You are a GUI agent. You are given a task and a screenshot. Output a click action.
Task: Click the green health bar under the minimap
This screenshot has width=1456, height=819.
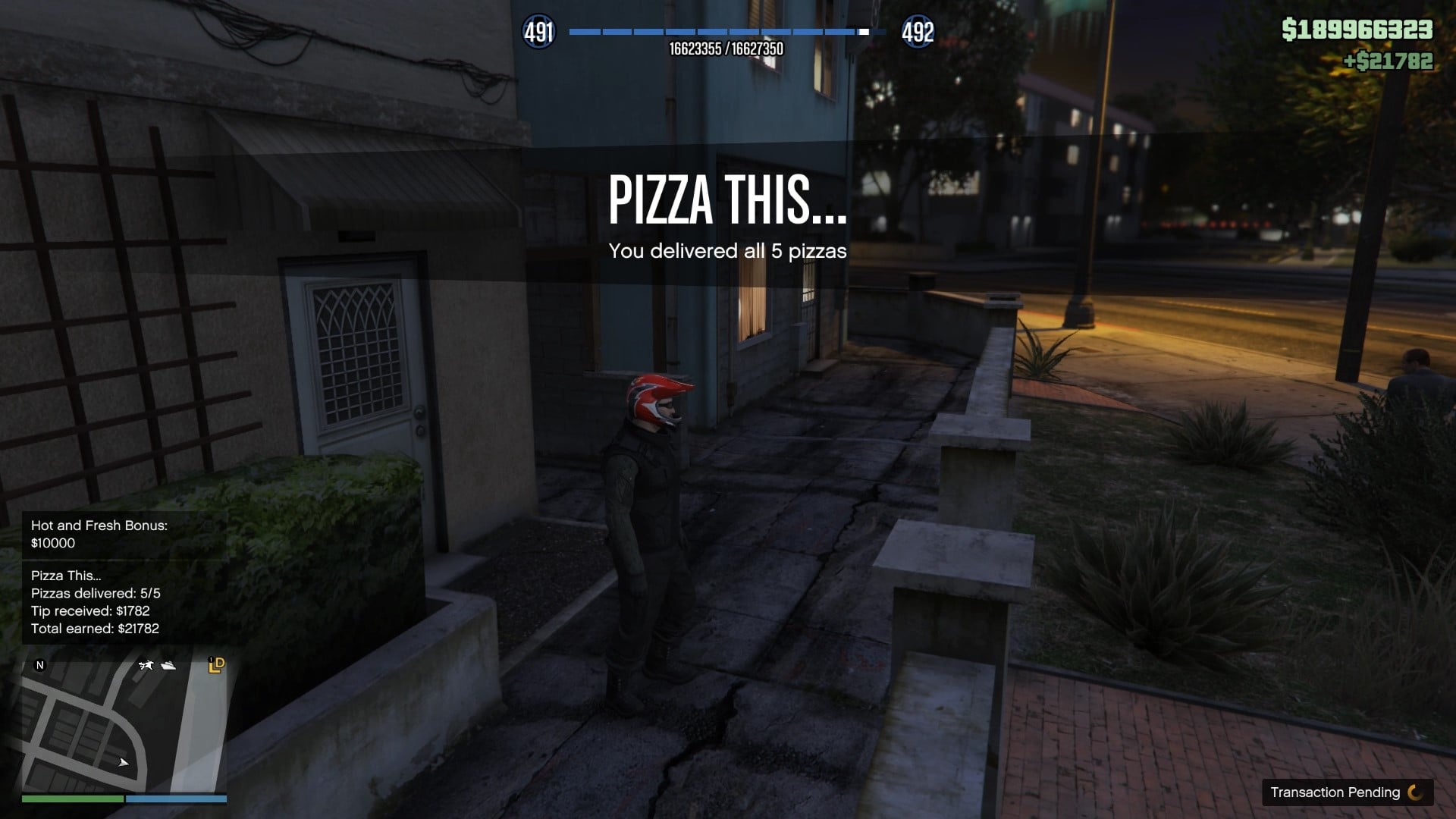[72, 798]
